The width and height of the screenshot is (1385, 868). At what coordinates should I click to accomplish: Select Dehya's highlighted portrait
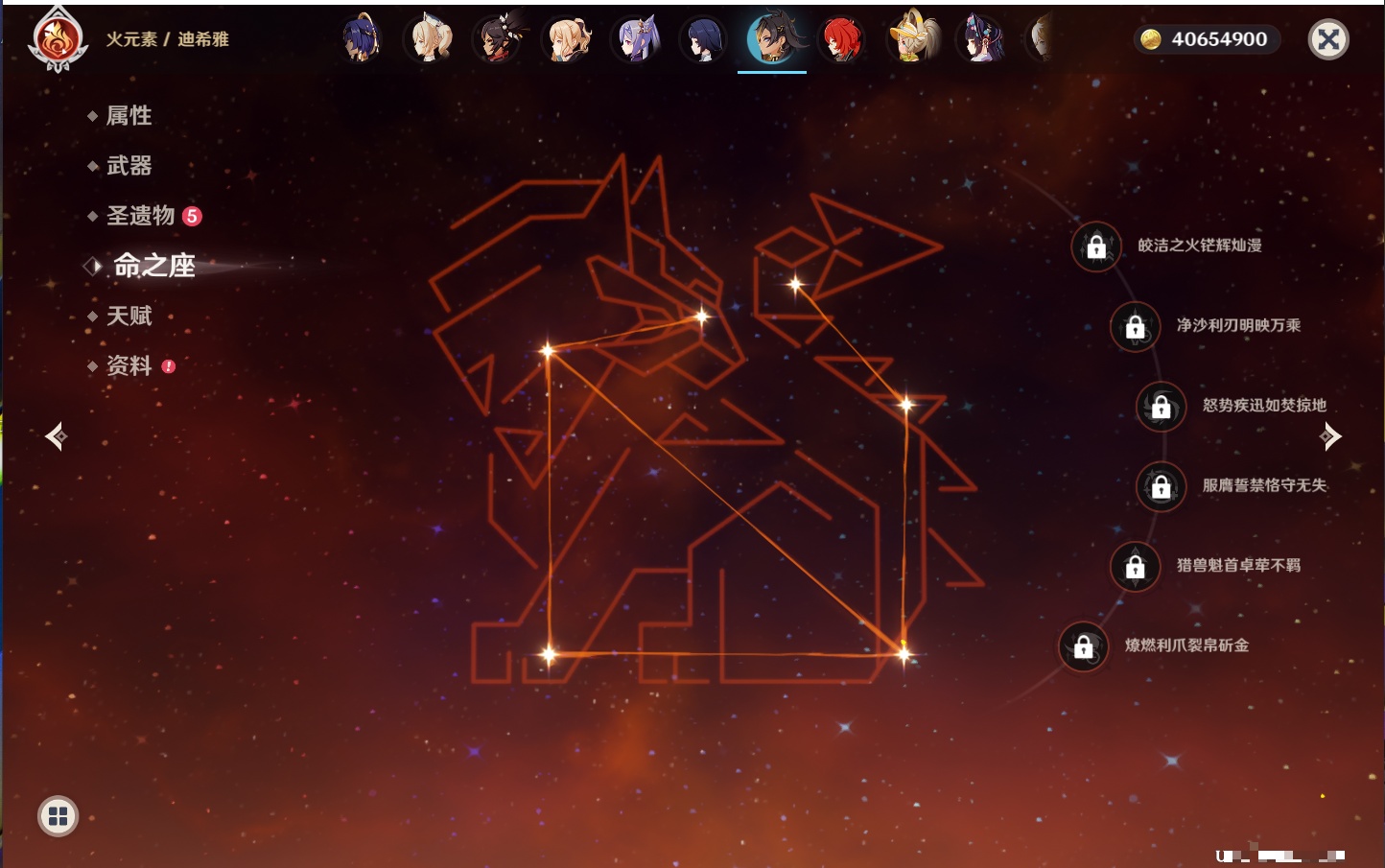(x=772, y=39)
